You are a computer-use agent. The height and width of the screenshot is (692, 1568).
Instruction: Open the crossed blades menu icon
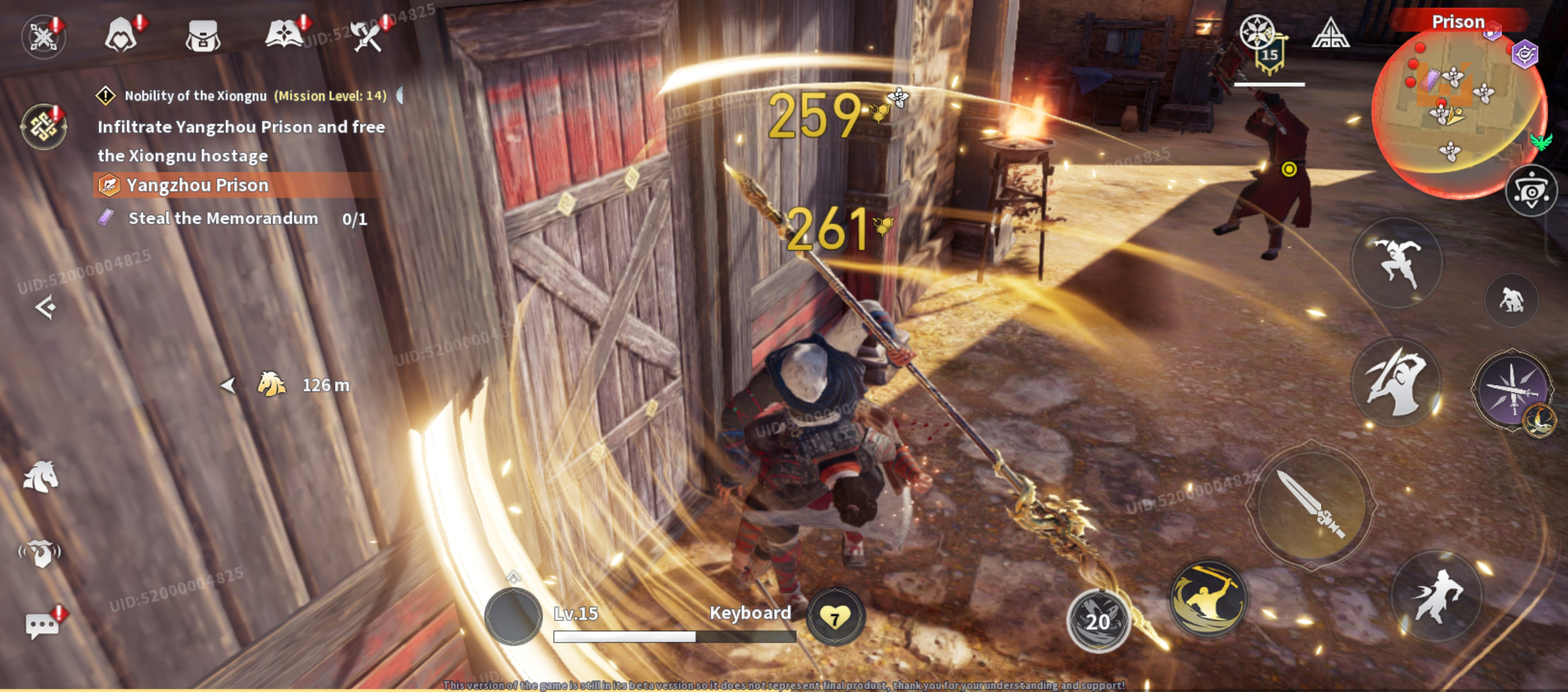(x=43, y=37)
